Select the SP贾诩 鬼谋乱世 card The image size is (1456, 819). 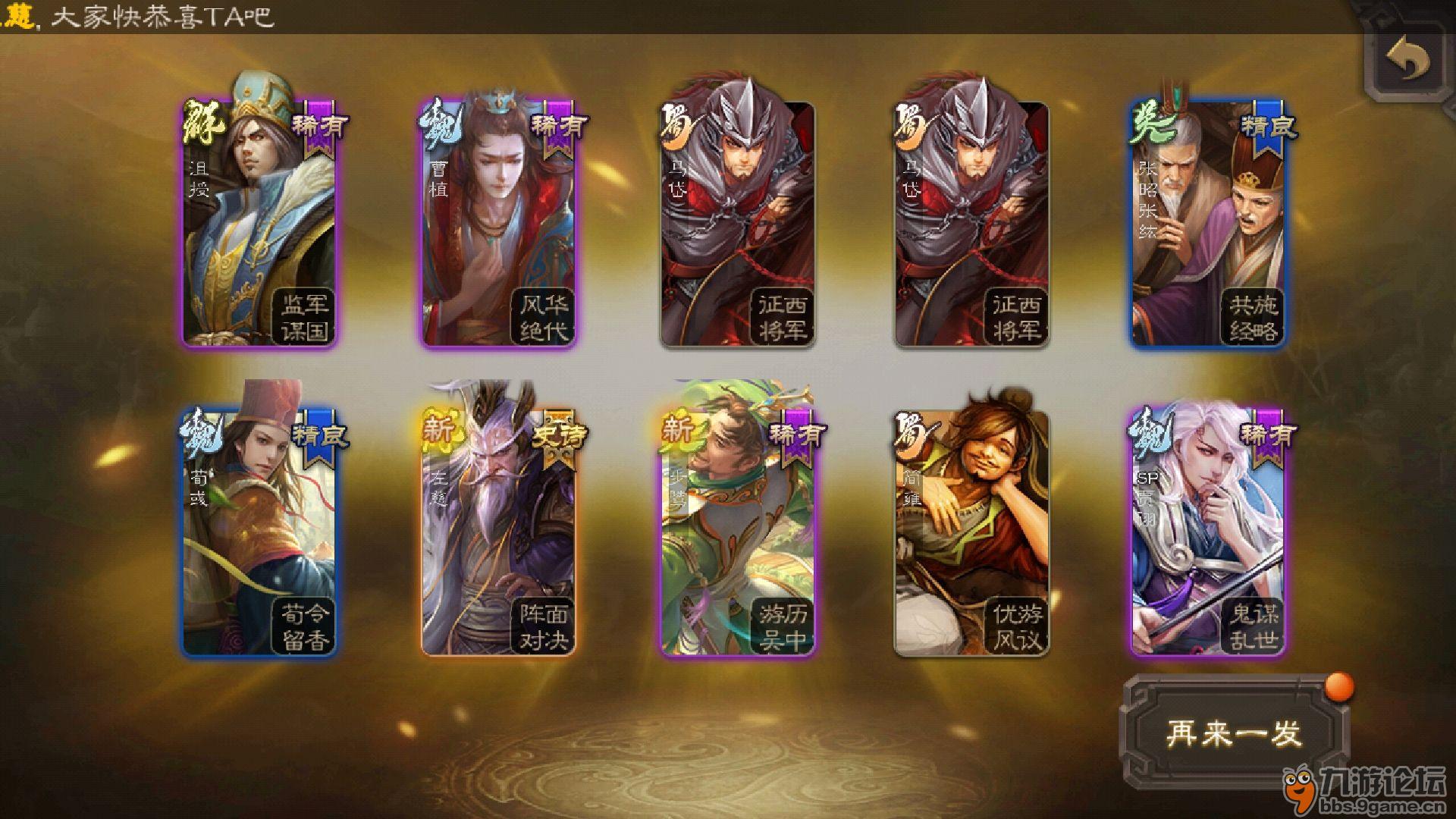click(1208, 531)
